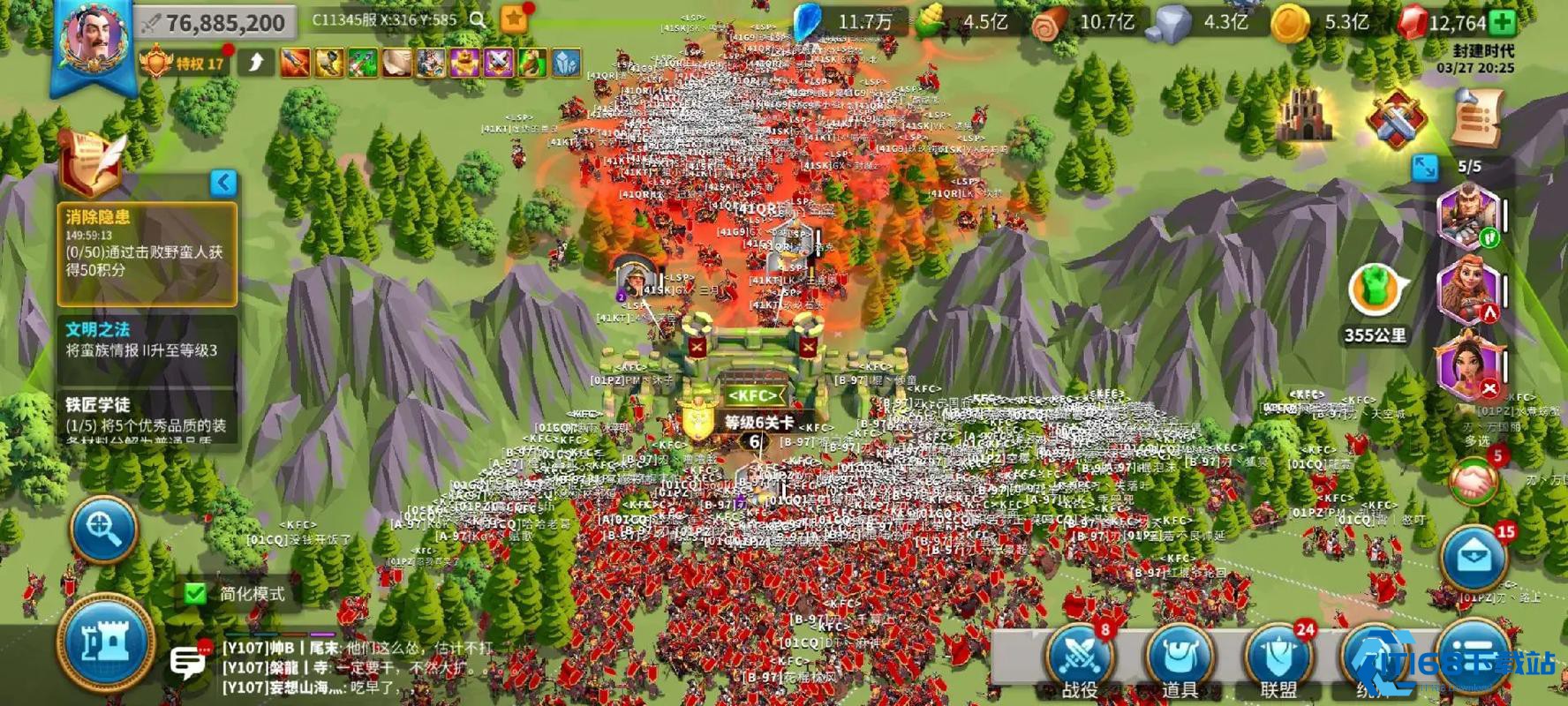Click the coordinate search magnifier
Image resolution: width=1568 pixels, height=706 pixels.
tap(478, 20)
